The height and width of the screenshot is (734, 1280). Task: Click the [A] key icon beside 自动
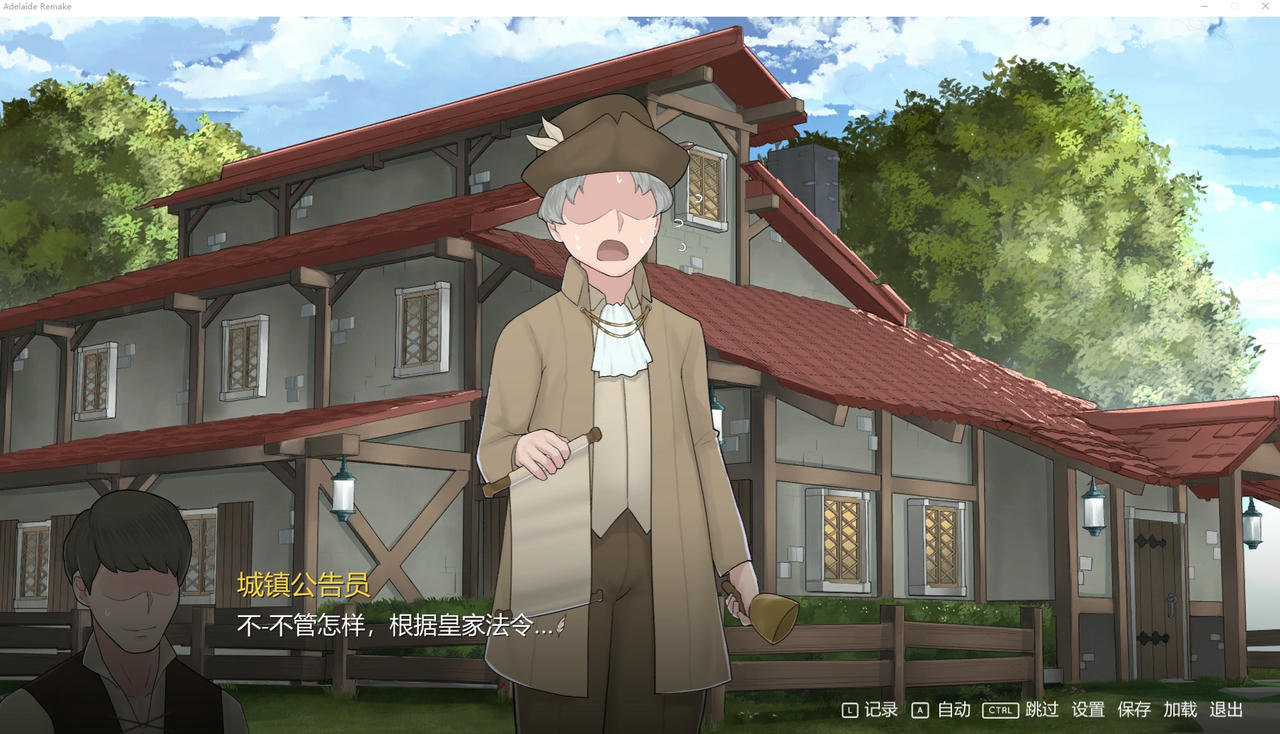(x=918, y=710)
